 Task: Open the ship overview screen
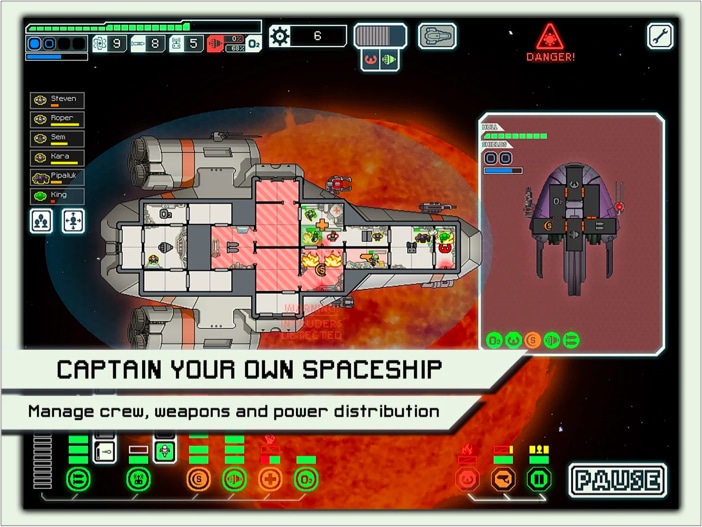[436, 37]
